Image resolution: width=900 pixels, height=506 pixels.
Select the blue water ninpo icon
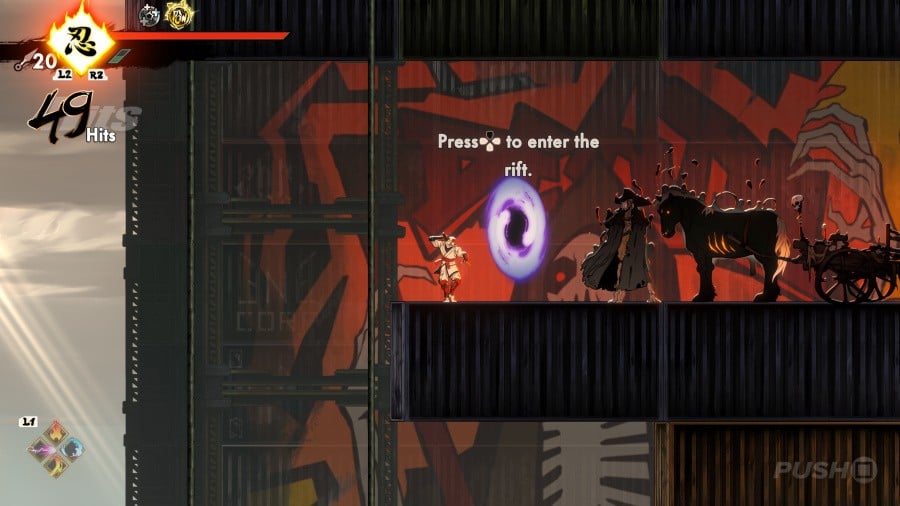(x=72, y=450)
